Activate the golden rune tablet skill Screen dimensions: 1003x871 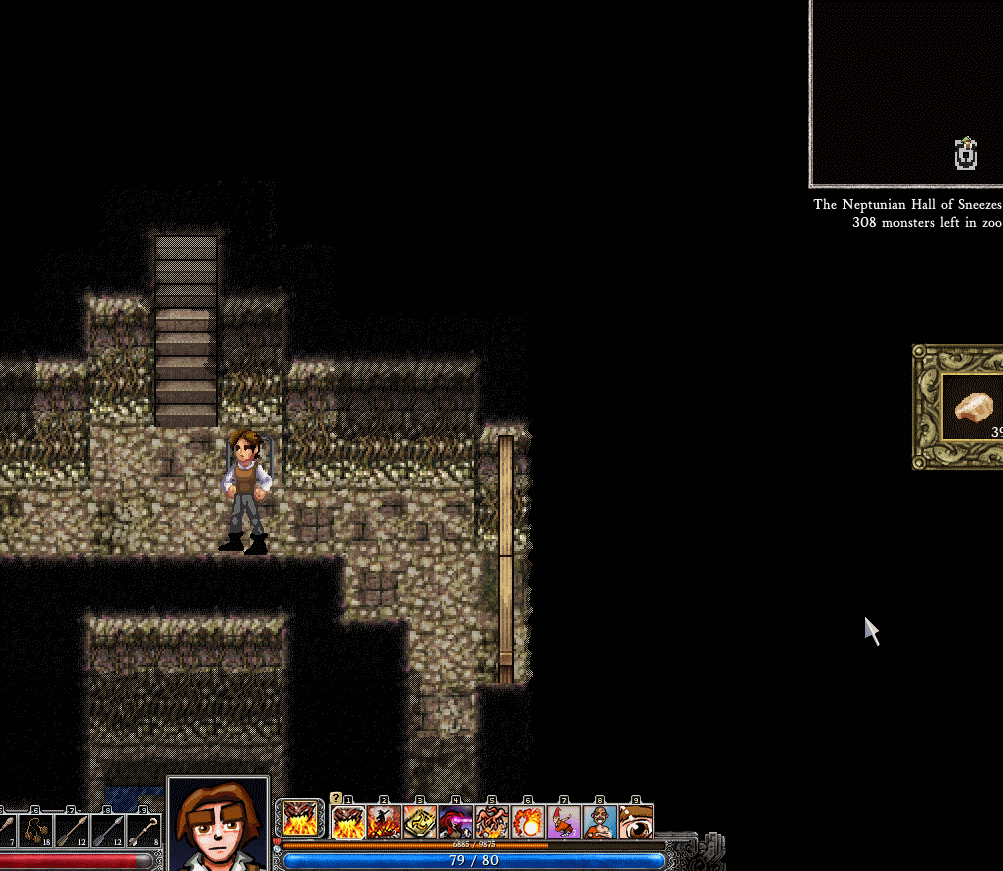(420, 822)
